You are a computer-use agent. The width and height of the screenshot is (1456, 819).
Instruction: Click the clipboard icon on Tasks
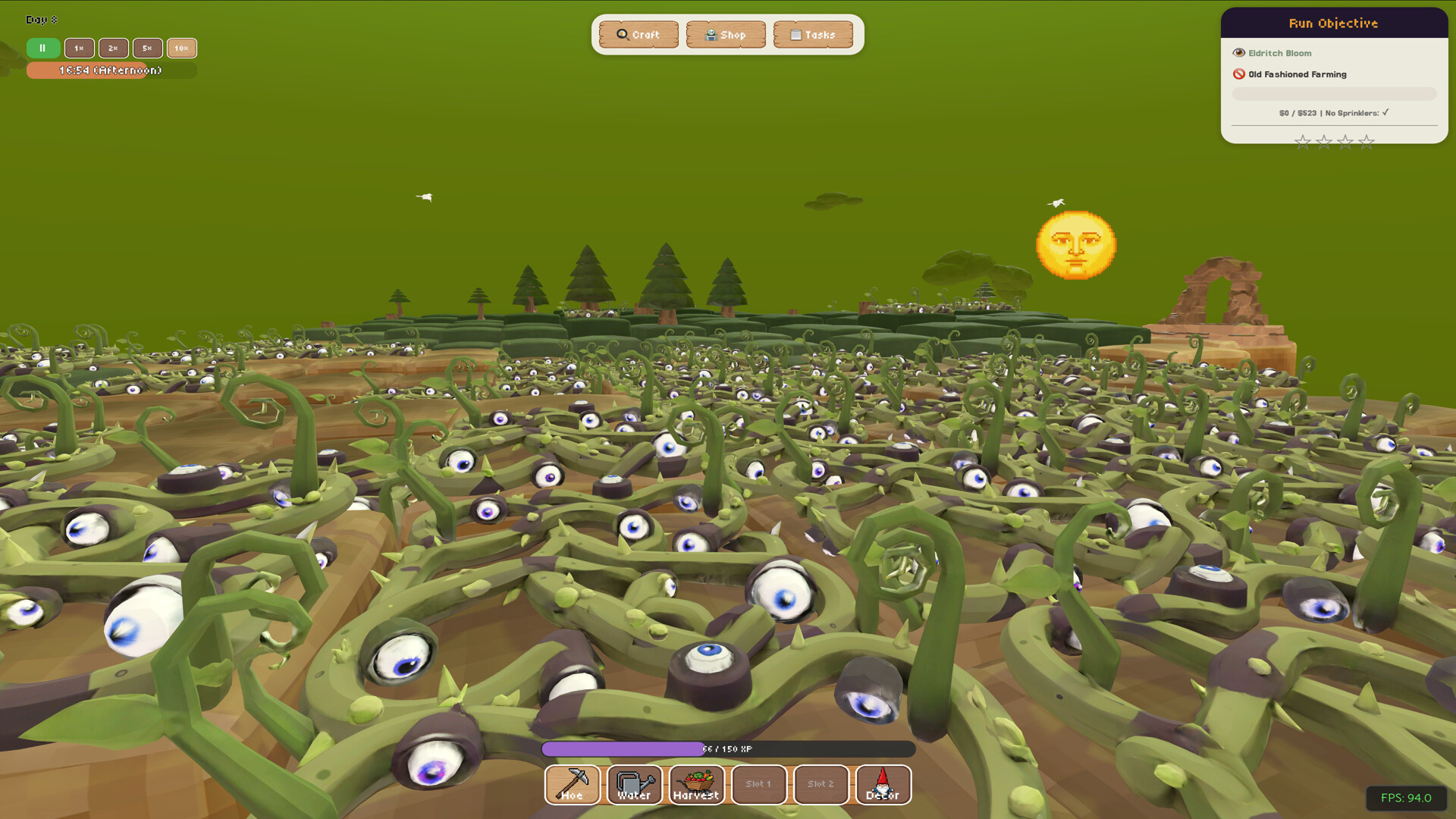click(x=796, y=33)
